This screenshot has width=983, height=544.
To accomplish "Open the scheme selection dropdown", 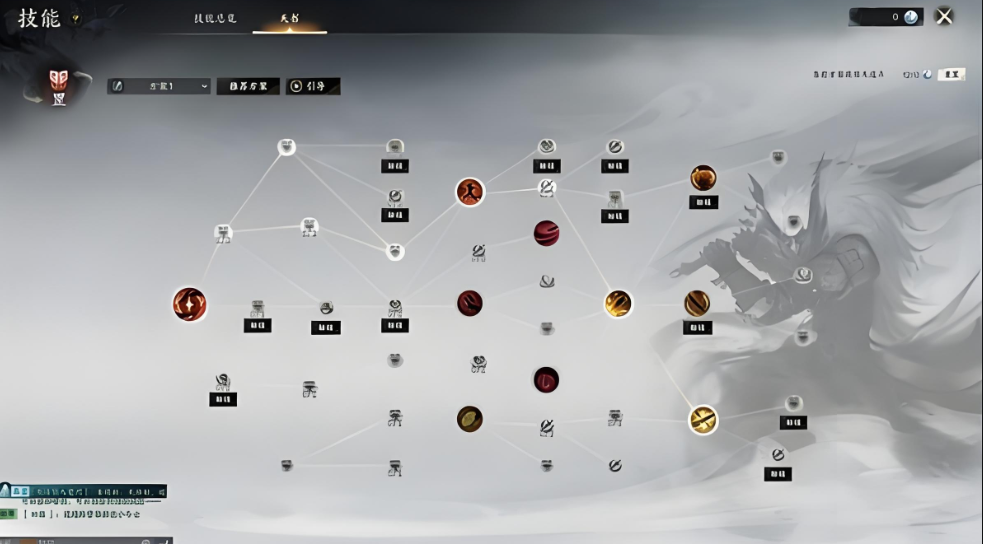I will click(x=159, y=86).
